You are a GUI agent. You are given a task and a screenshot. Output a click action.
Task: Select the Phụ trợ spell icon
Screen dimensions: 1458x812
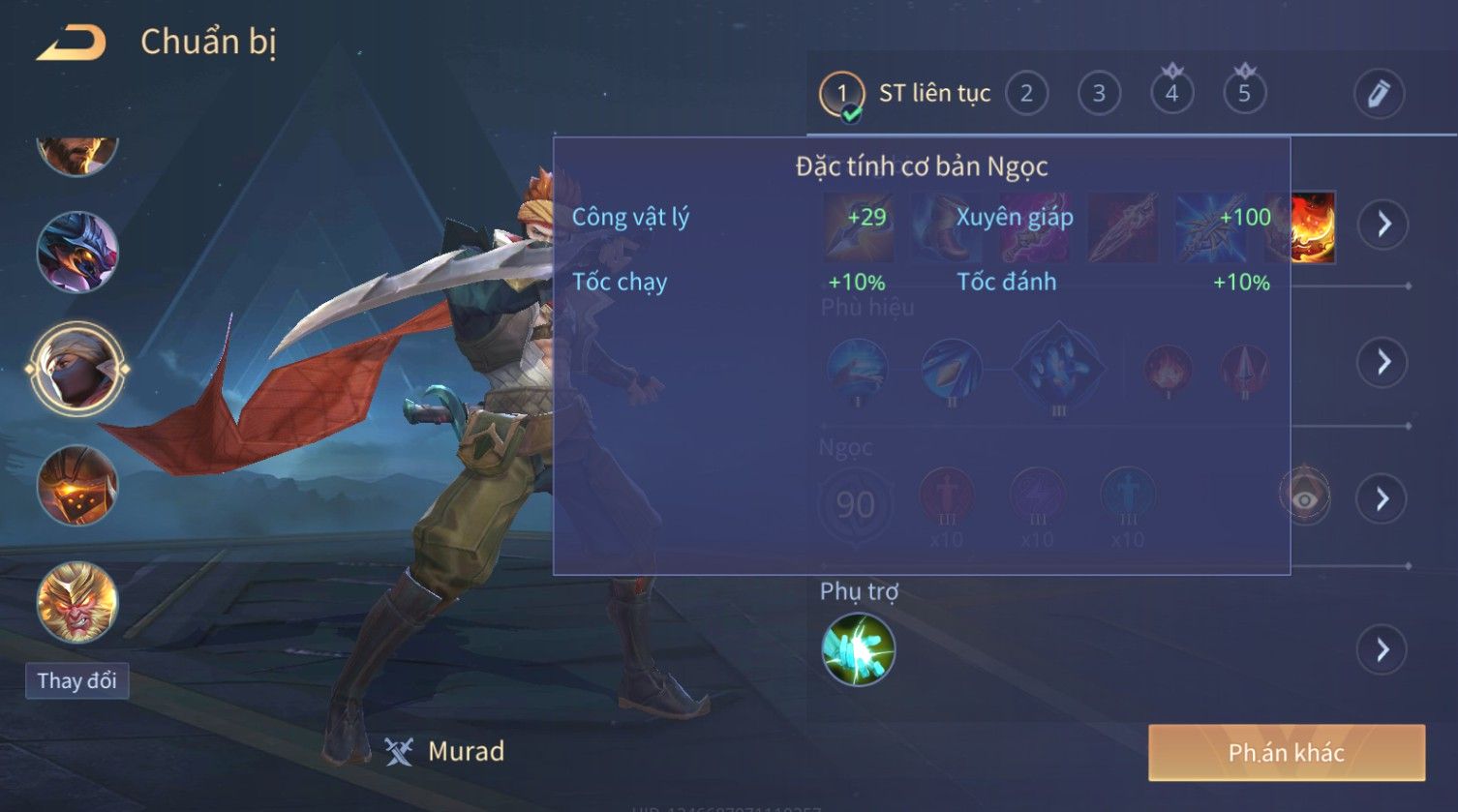point(858,649)
